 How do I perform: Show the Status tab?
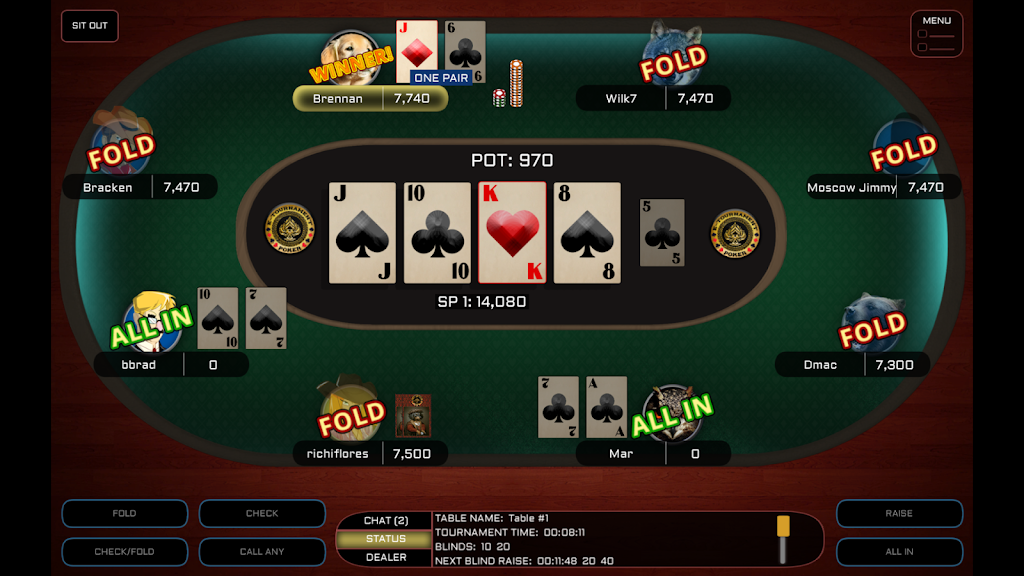(385, 539)
